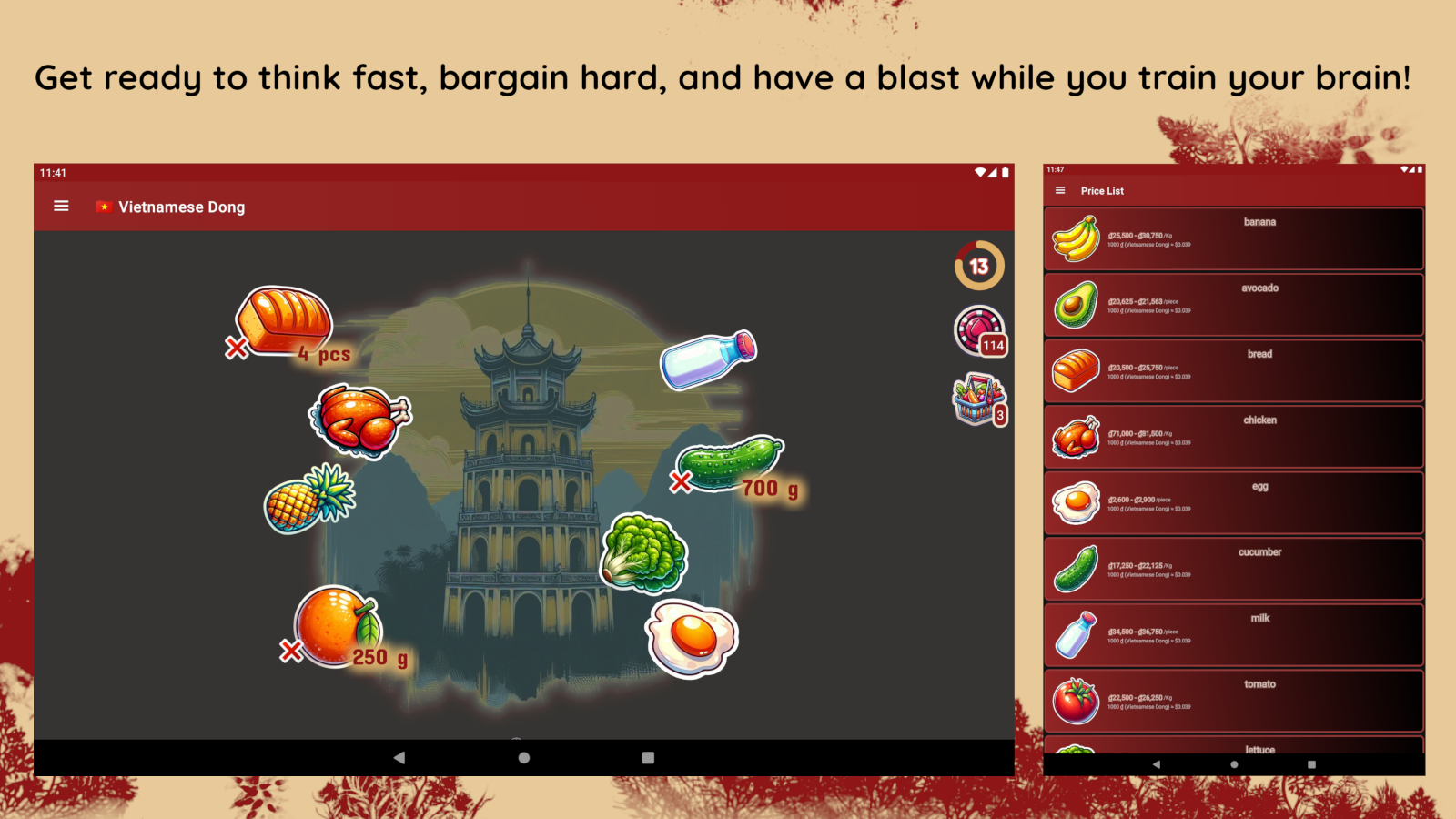The height and width of the screenshot is (819, 1456).
Task: Pick the roast chicken on the game board
Action: 359,420
